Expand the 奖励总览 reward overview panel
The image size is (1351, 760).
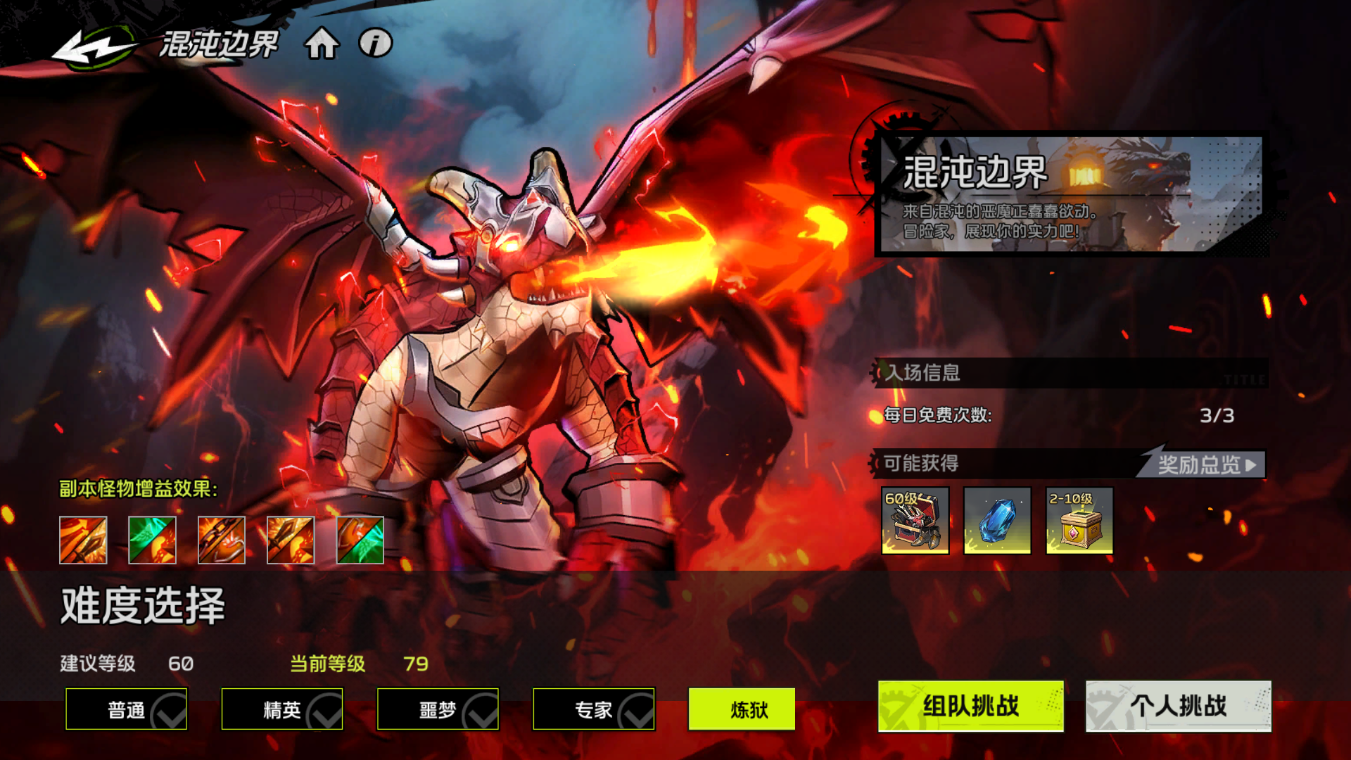[1199, 464]
